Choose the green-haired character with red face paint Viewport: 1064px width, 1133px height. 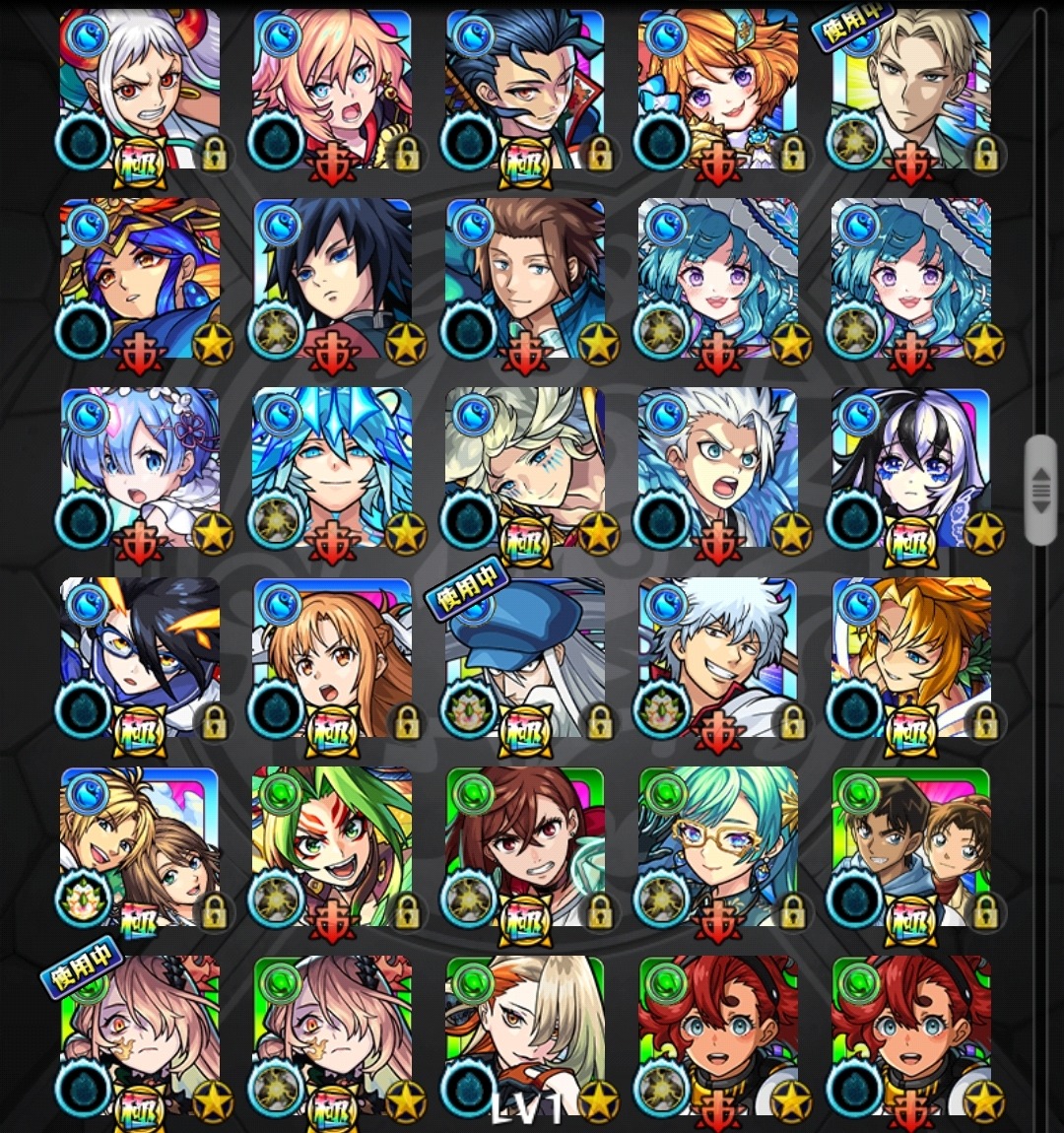[333, 847]
